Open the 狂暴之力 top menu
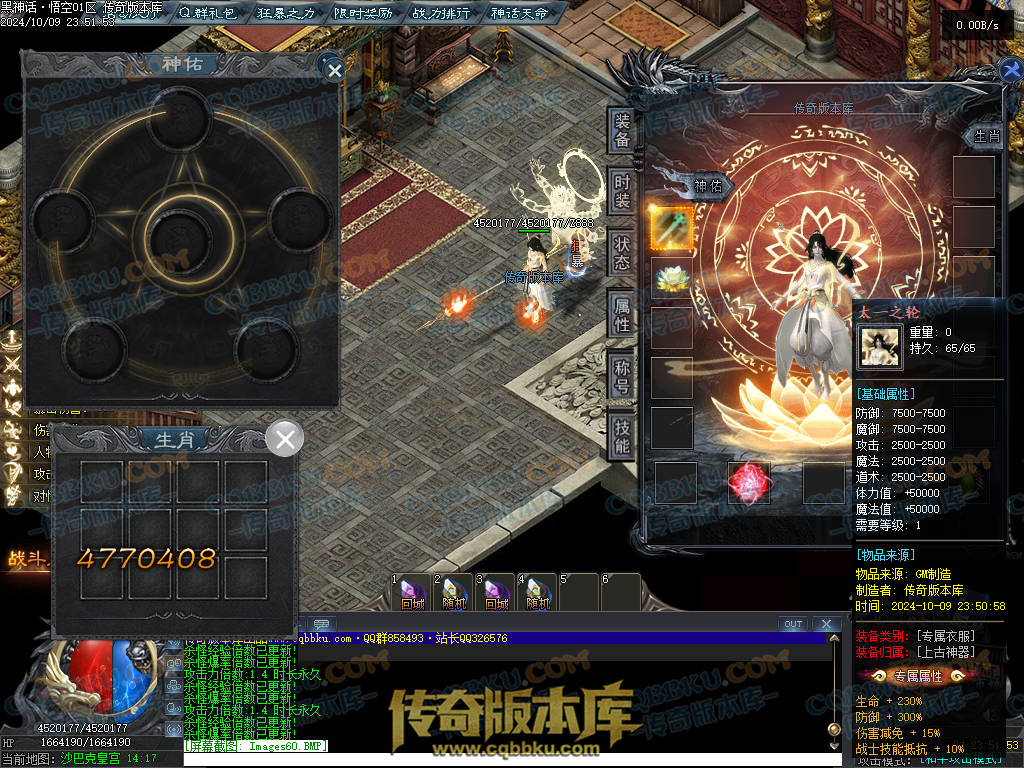 (286, 13)
